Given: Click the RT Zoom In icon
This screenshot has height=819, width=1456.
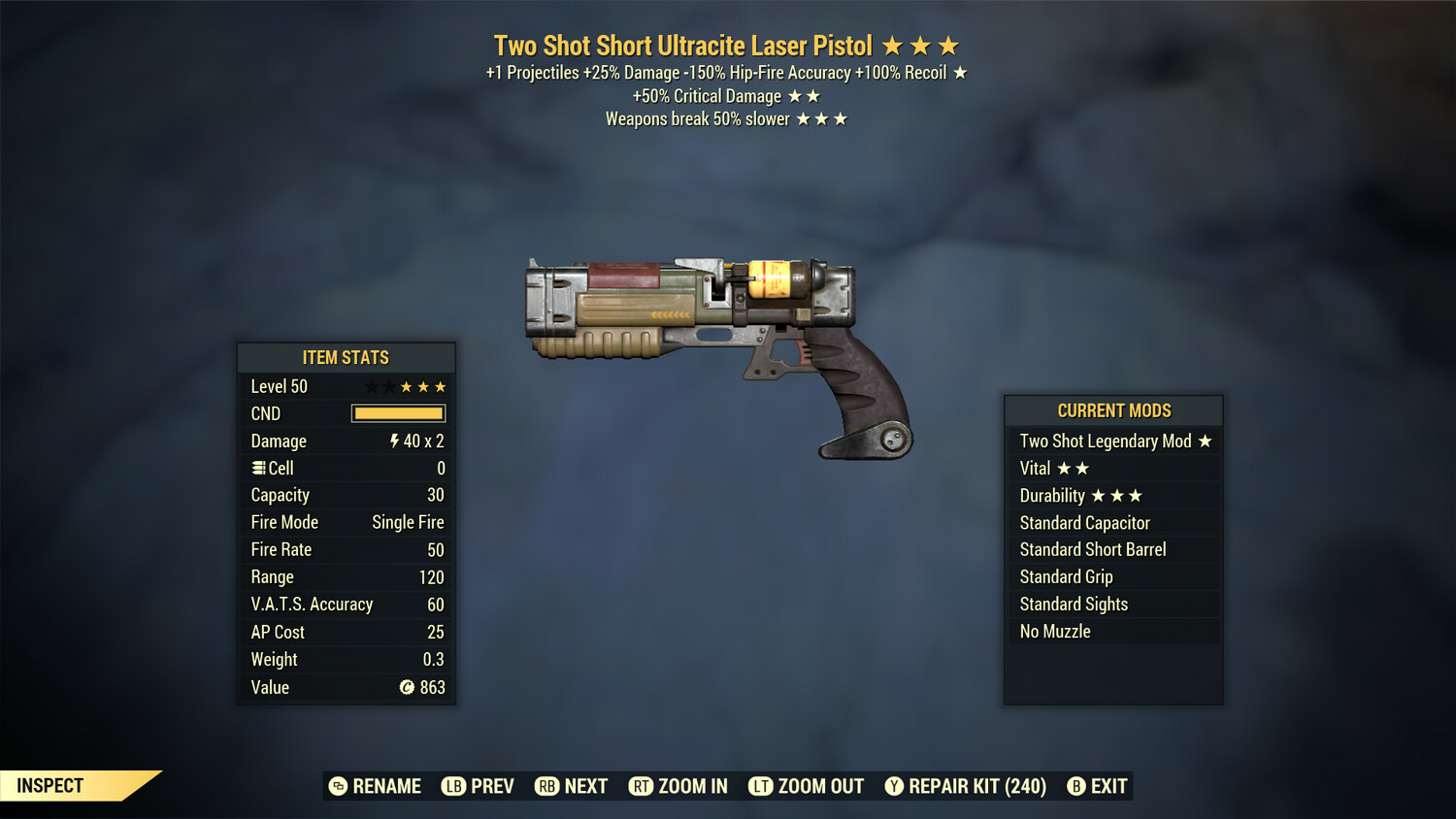Looking at the screenshot, I should pos(642,786).
